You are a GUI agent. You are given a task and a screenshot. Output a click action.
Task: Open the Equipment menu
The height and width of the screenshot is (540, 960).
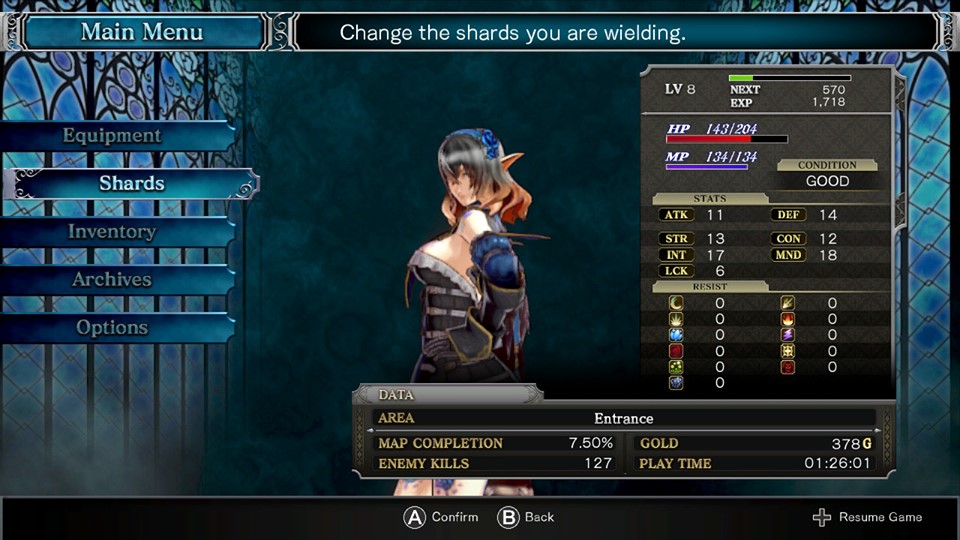click(x=112, y=136)
